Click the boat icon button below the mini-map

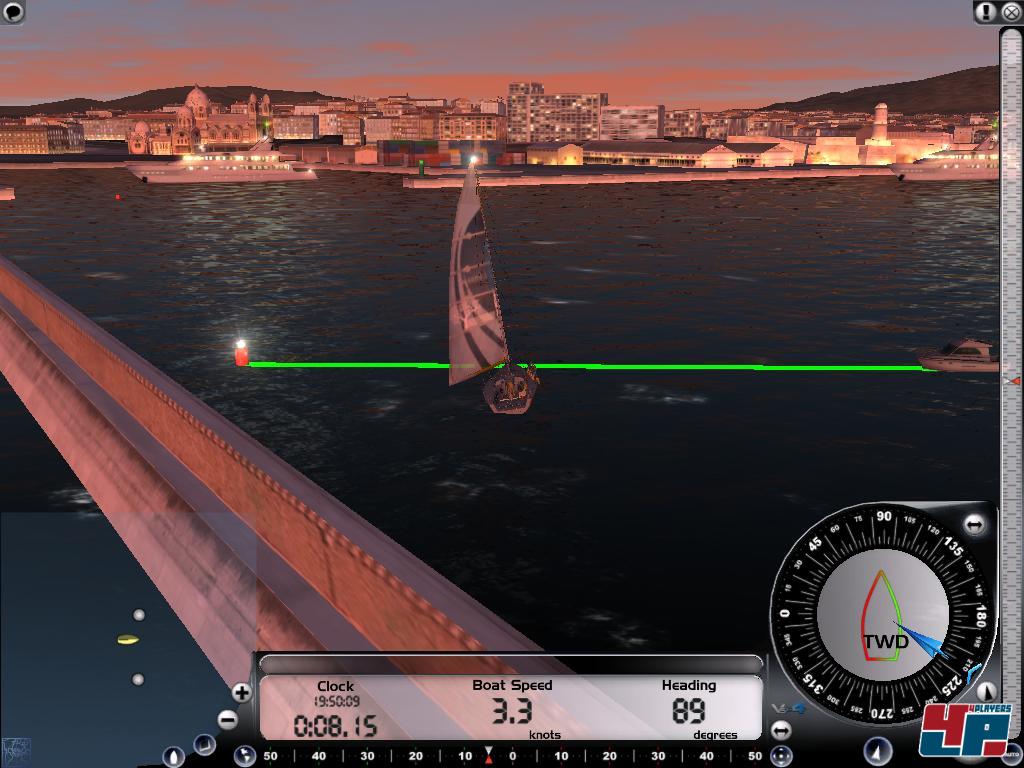pyautogui.click(x=173, y=756)
